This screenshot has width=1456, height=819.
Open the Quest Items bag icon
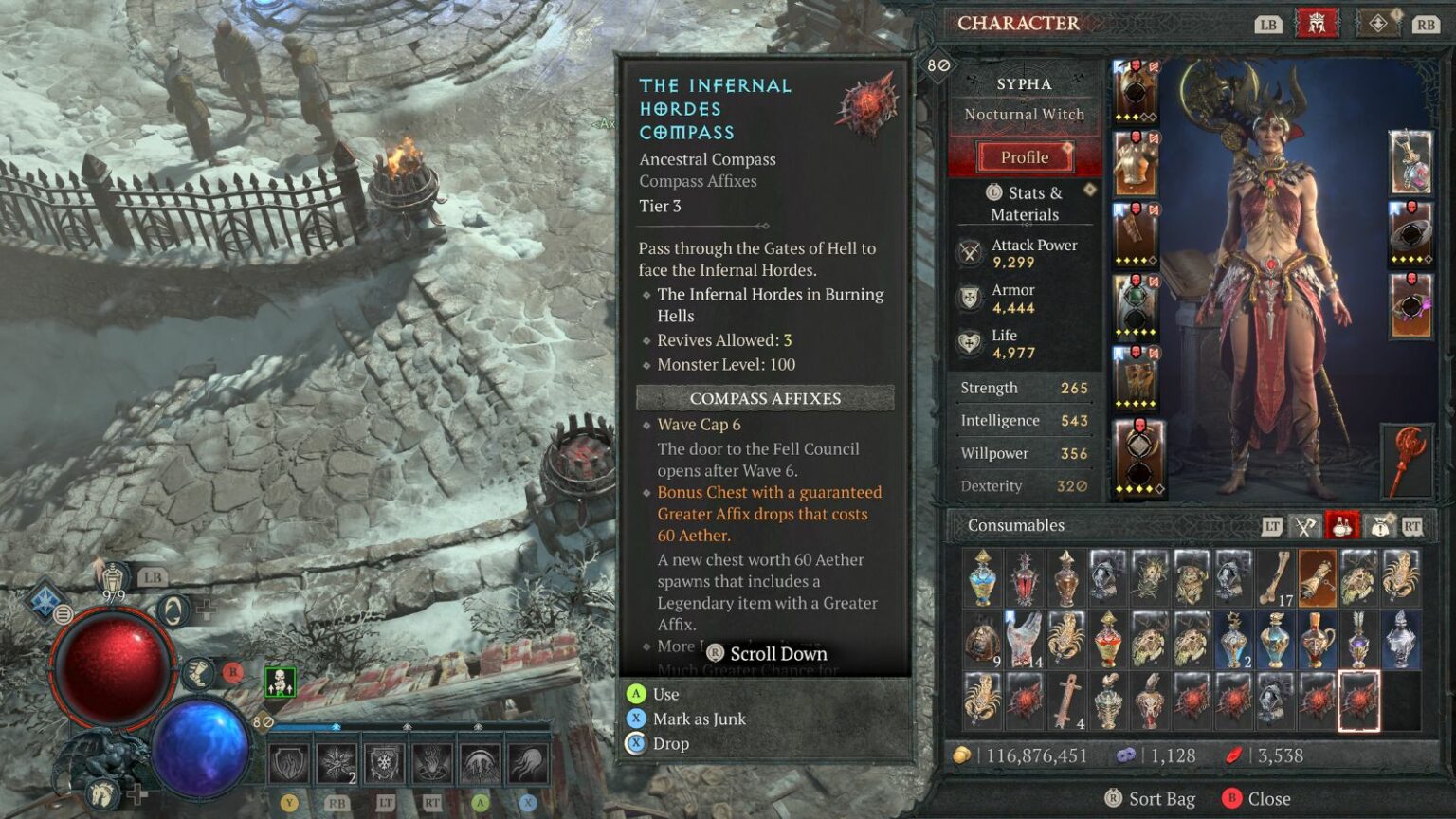pos(1379,524)
